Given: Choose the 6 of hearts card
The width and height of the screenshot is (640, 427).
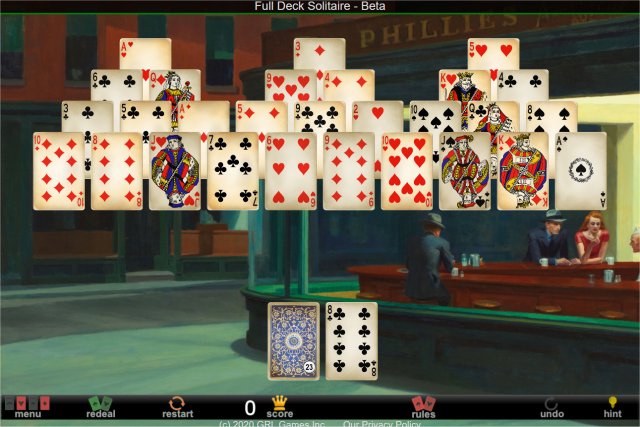Looking at the screenshot, I should tap(290, 171).
